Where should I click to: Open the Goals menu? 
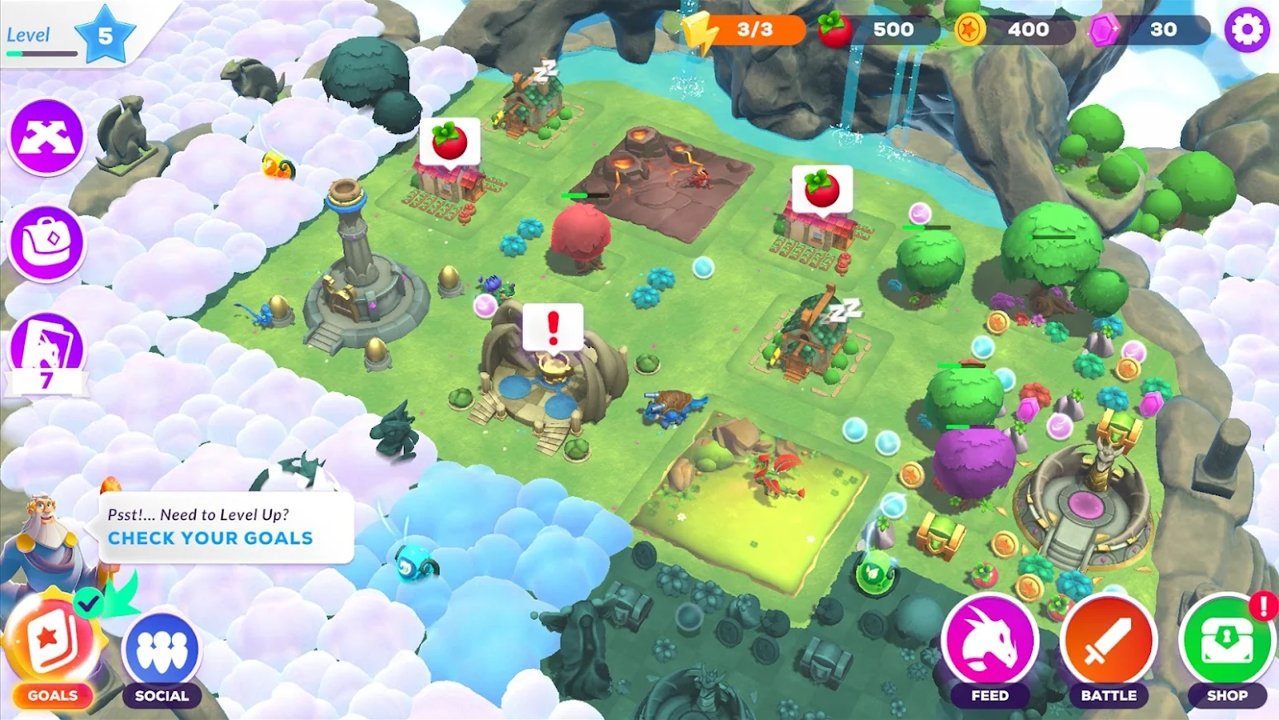(x=52, y=647)
